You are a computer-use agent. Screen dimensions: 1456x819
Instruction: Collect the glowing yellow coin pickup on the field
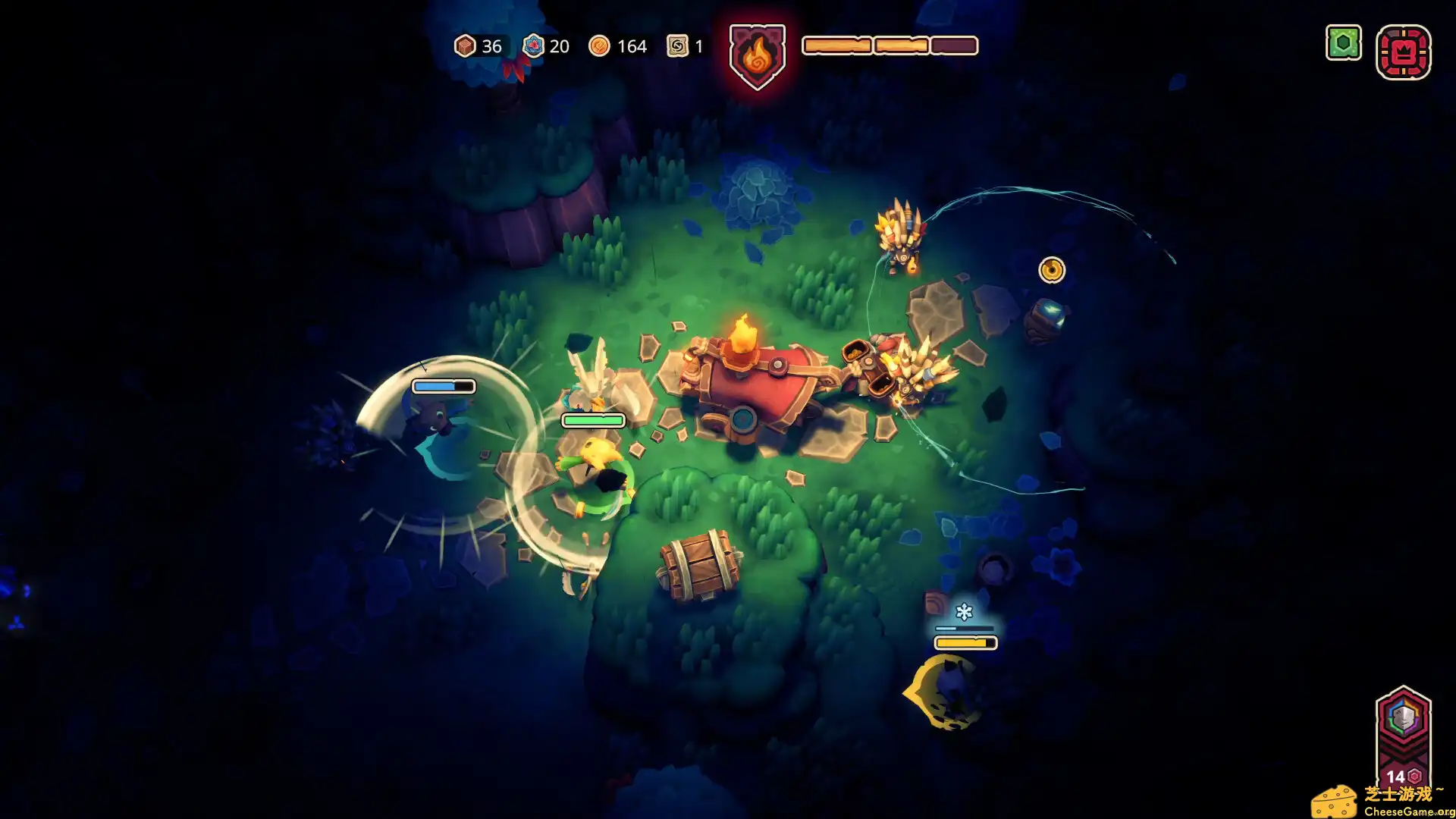pyautogui.click(x=1051, y=270)
